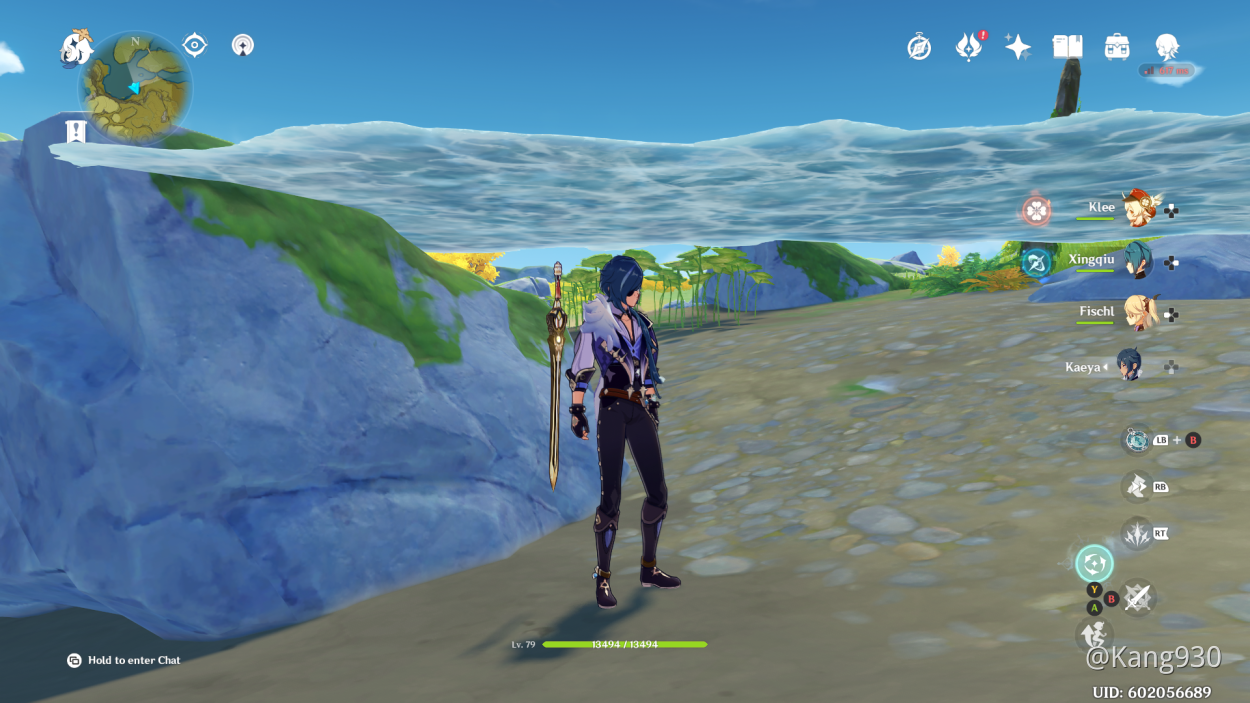
Task: Click the crossed-sword normal attack icon
Action: tap(1137, 598)
